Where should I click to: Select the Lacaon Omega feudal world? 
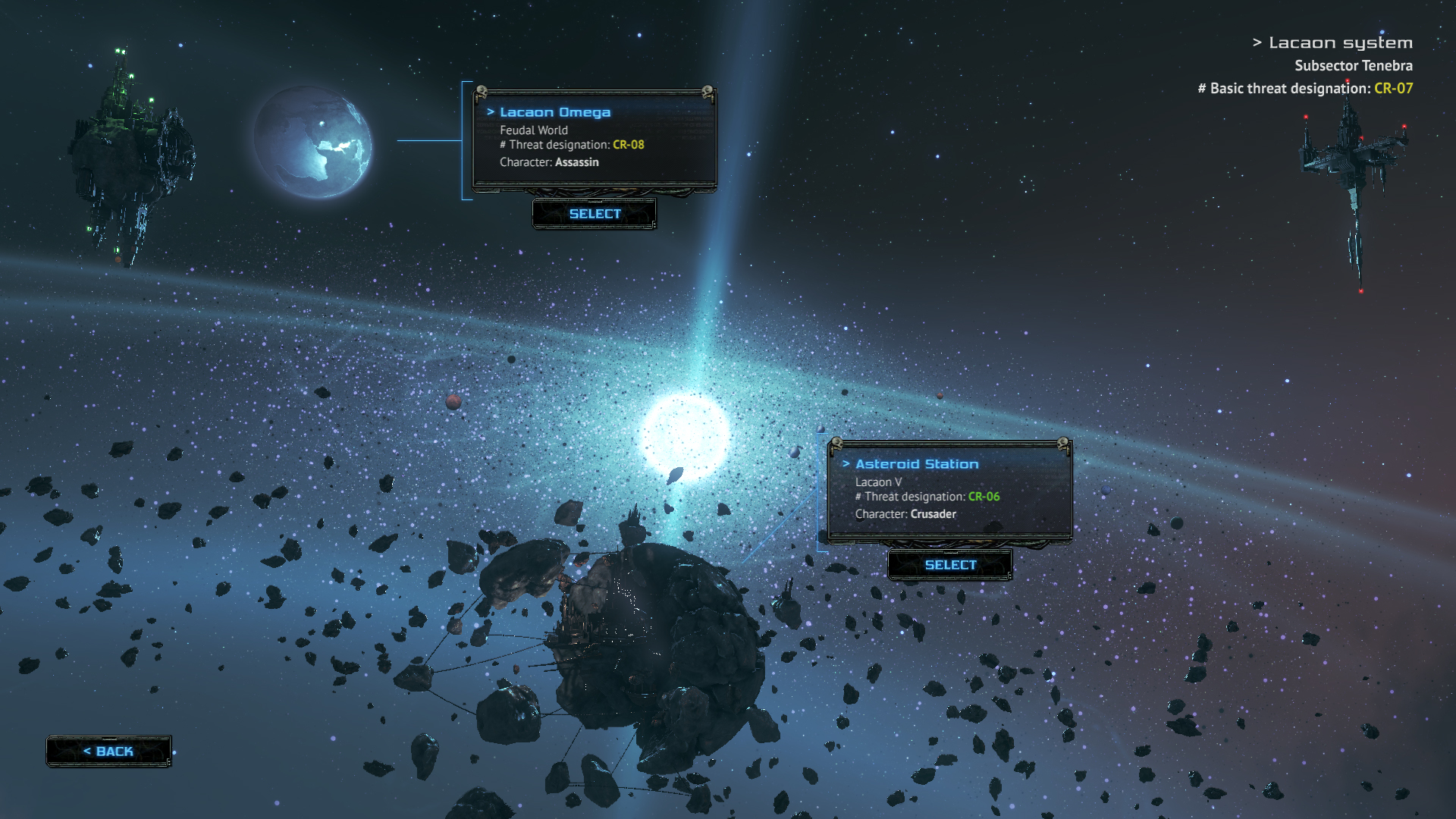[x=595, y=214]
